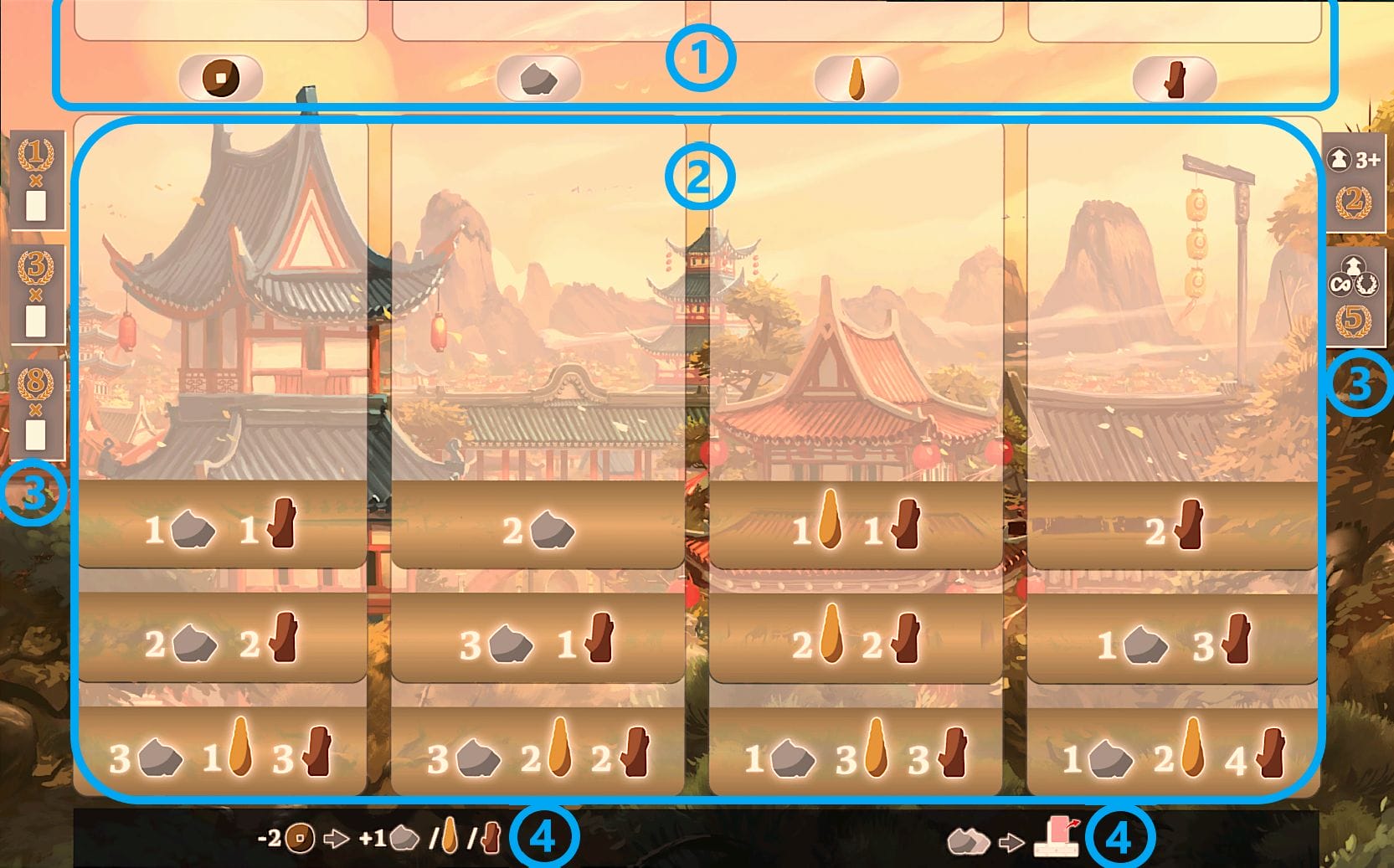
Task: Open the 3+ players 2-point bonus tile
Action: tap(1354, 182)
